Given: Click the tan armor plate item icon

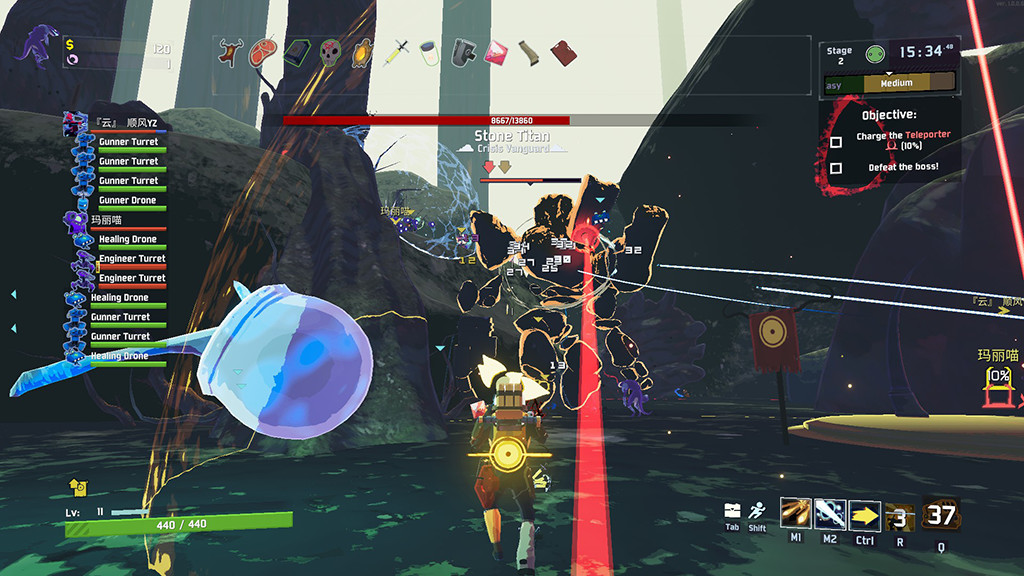Looking at the screenshot, I should pyautogui.click(x=529, y=51).
